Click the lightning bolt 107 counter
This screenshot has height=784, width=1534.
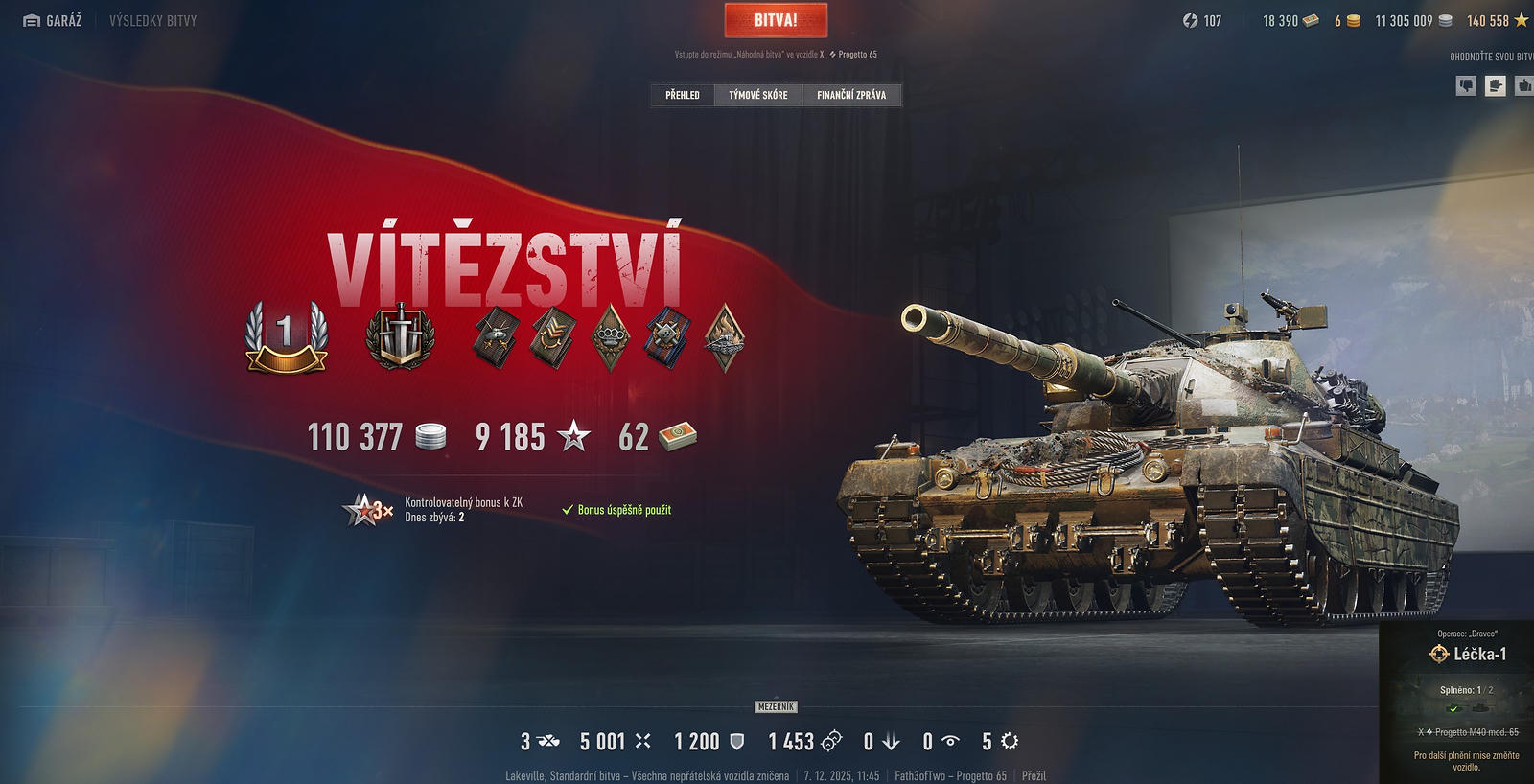(1202, 20)
